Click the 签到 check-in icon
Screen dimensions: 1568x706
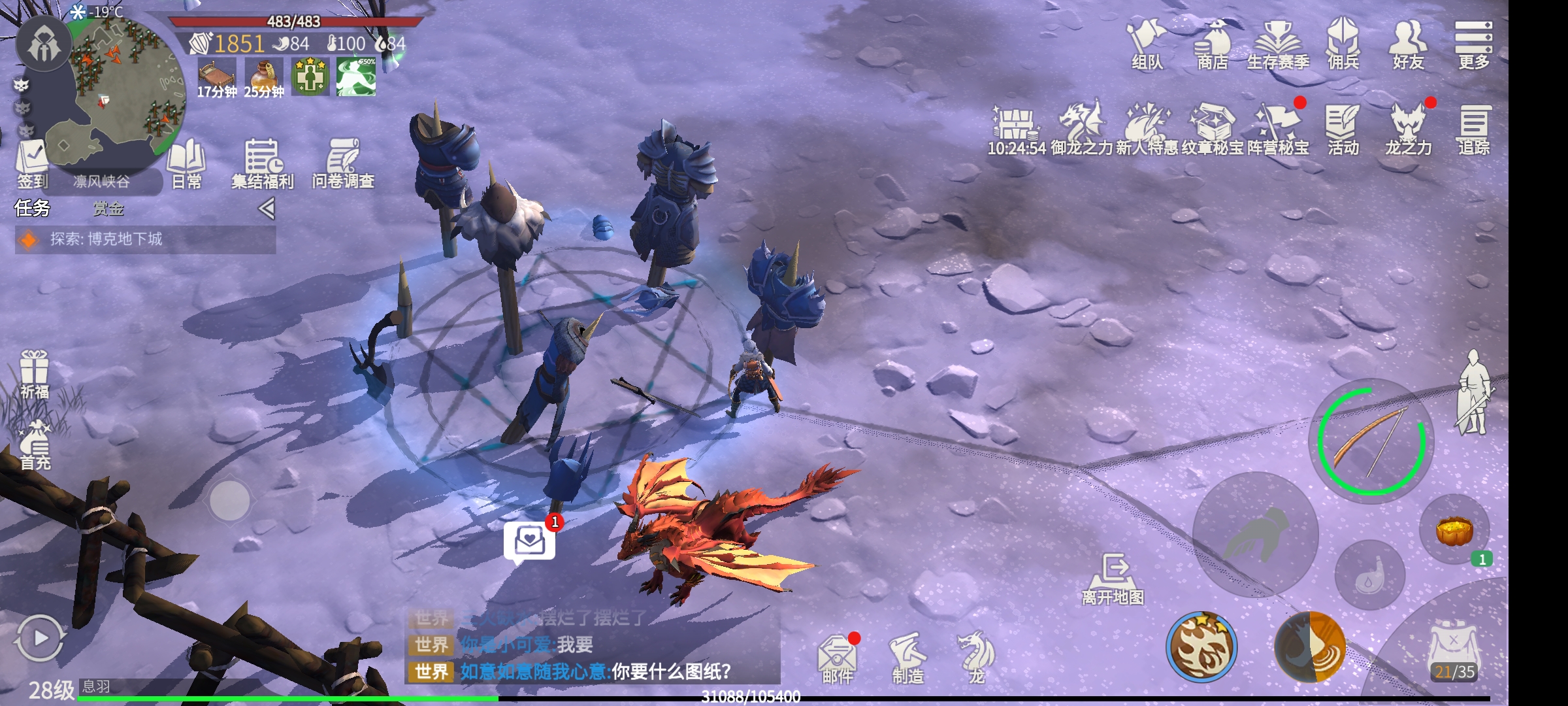pyautogui.click(x=32, y=163)
